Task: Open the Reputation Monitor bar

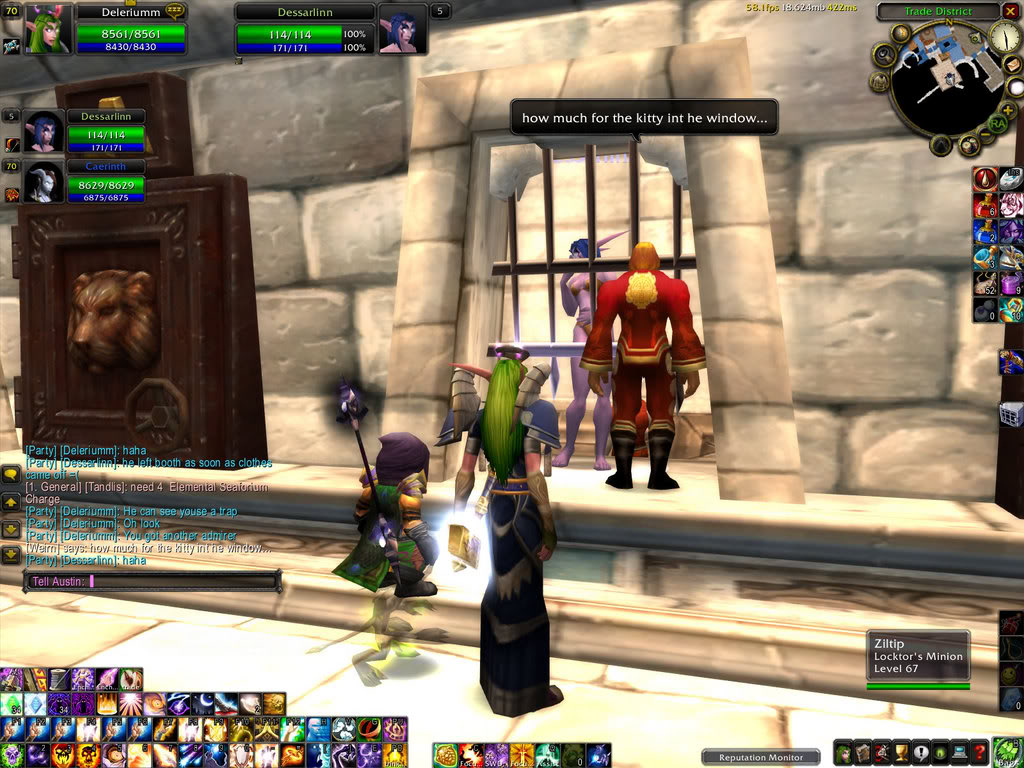Action: pyautogui.click(x=761, y=757)
